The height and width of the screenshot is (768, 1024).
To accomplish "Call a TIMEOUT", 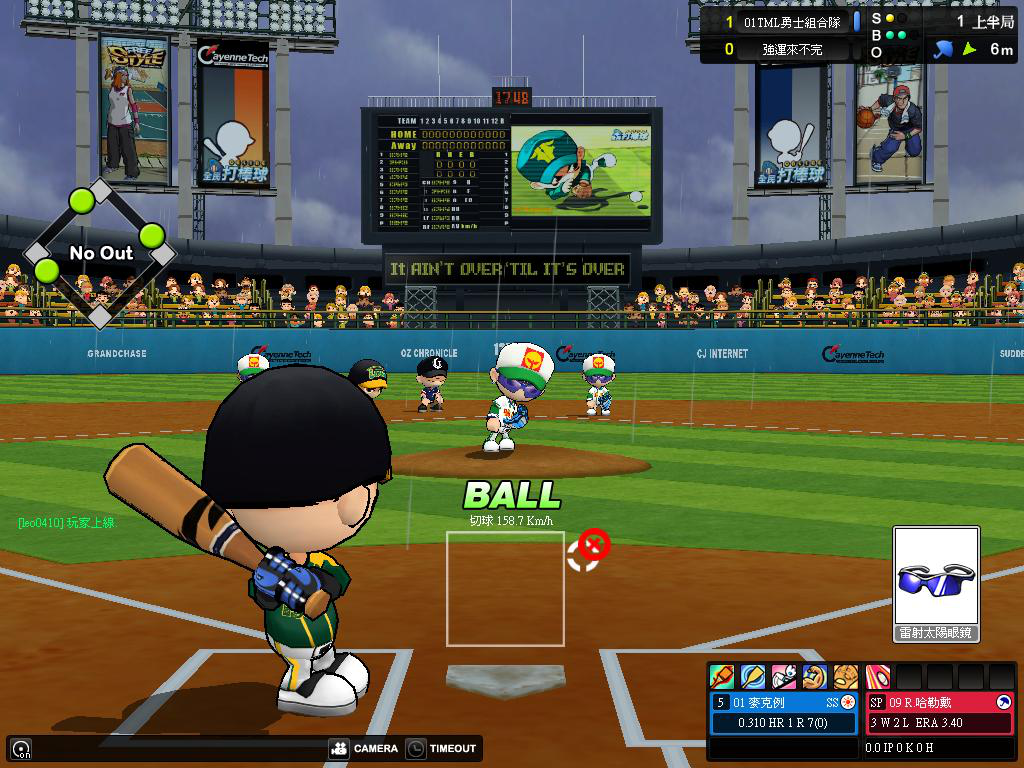I will point(442,748).
